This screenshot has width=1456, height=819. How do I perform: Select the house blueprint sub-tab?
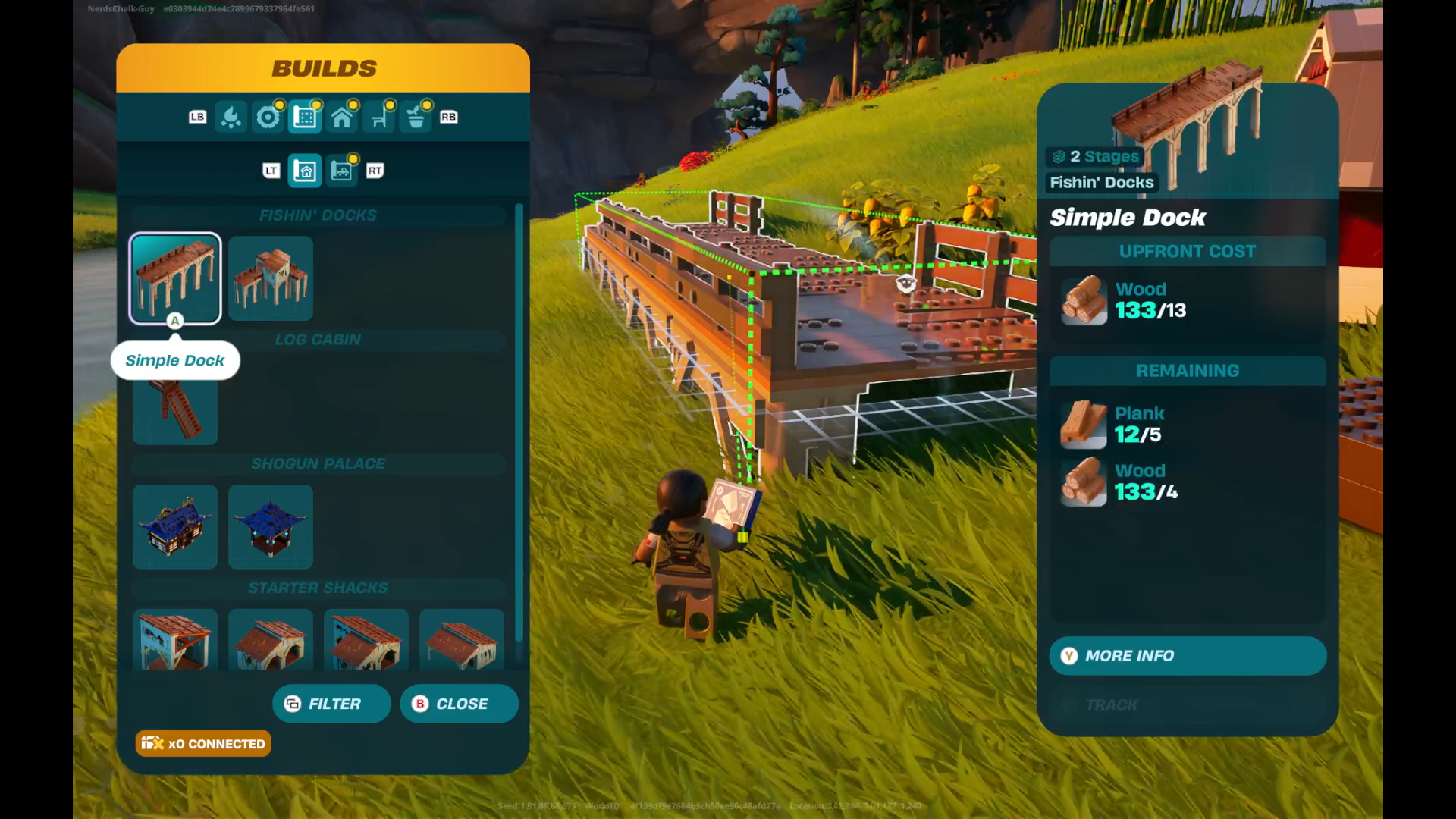click(305, 171)
